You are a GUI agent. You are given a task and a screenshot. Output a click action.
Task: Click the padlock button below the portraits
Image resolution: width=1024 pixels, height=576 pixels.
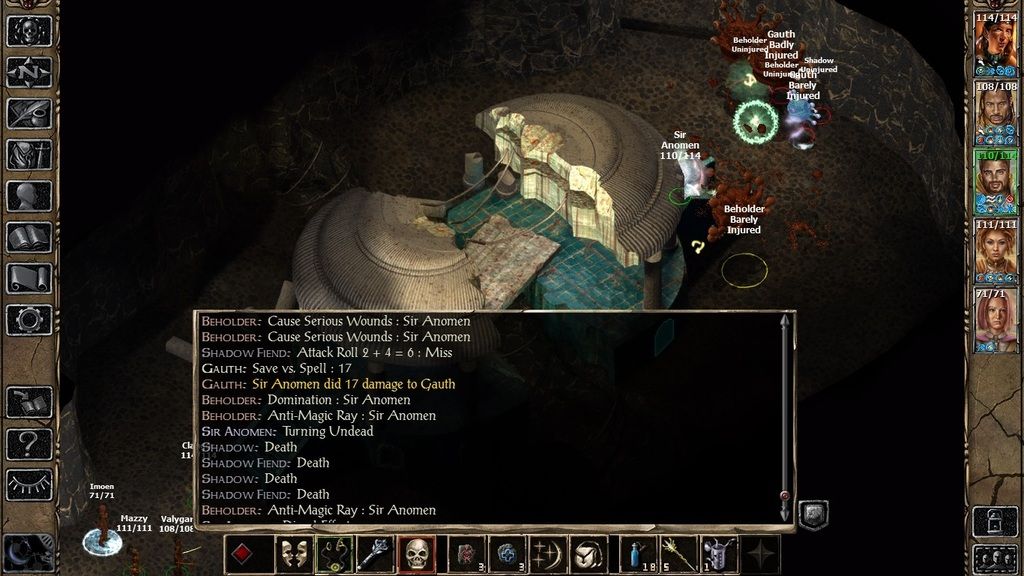point(995,520)
